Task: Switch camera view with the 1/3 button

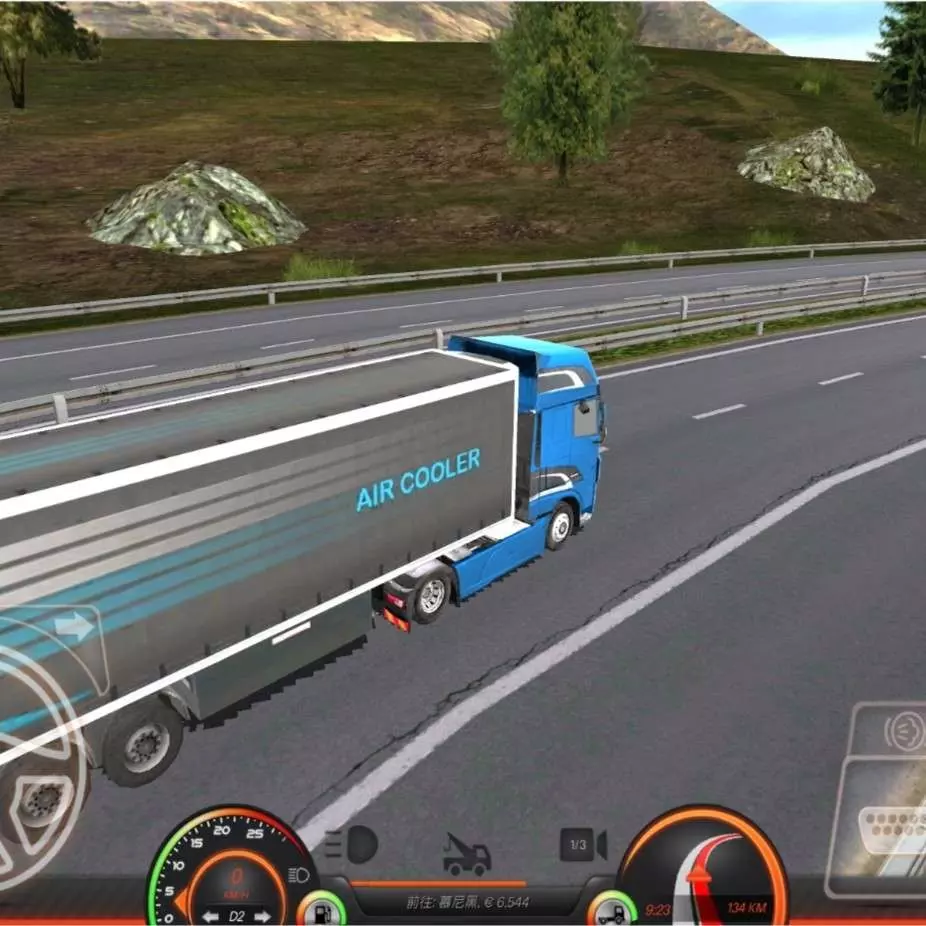Action: [x=582, y=846]
